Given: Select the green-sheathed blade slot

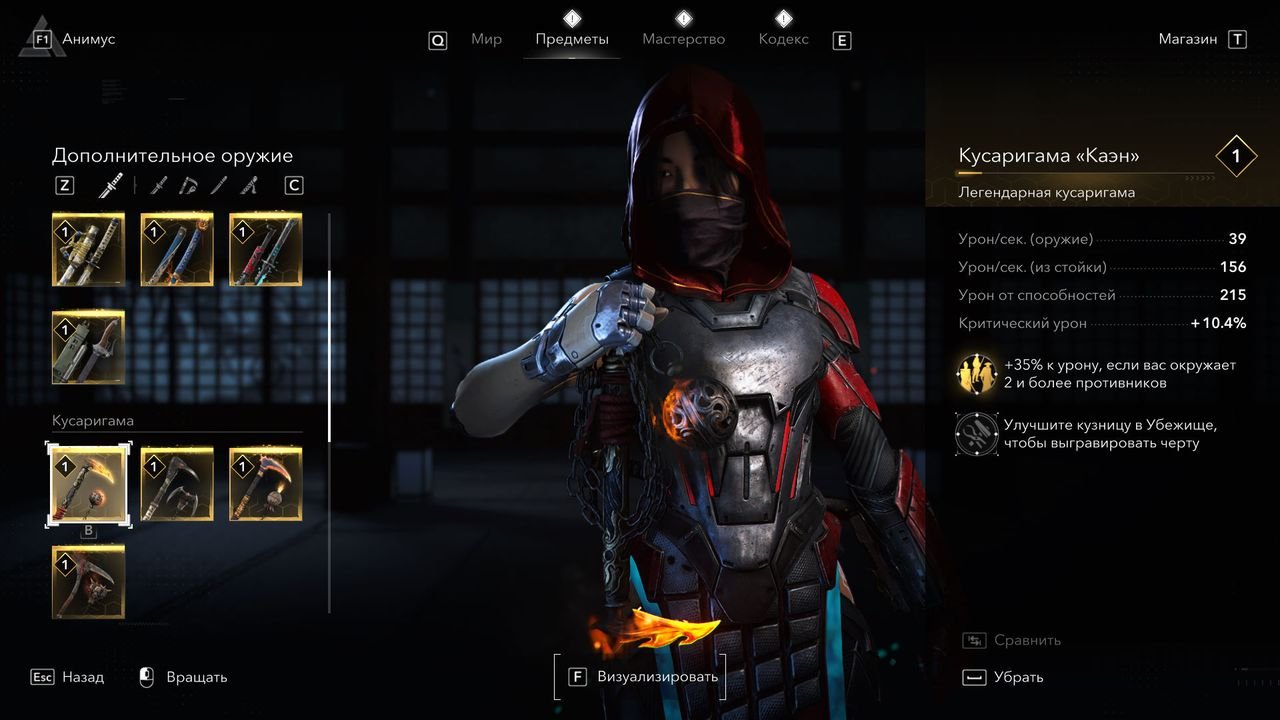Looking at the screenshot, I should [88, 346].
